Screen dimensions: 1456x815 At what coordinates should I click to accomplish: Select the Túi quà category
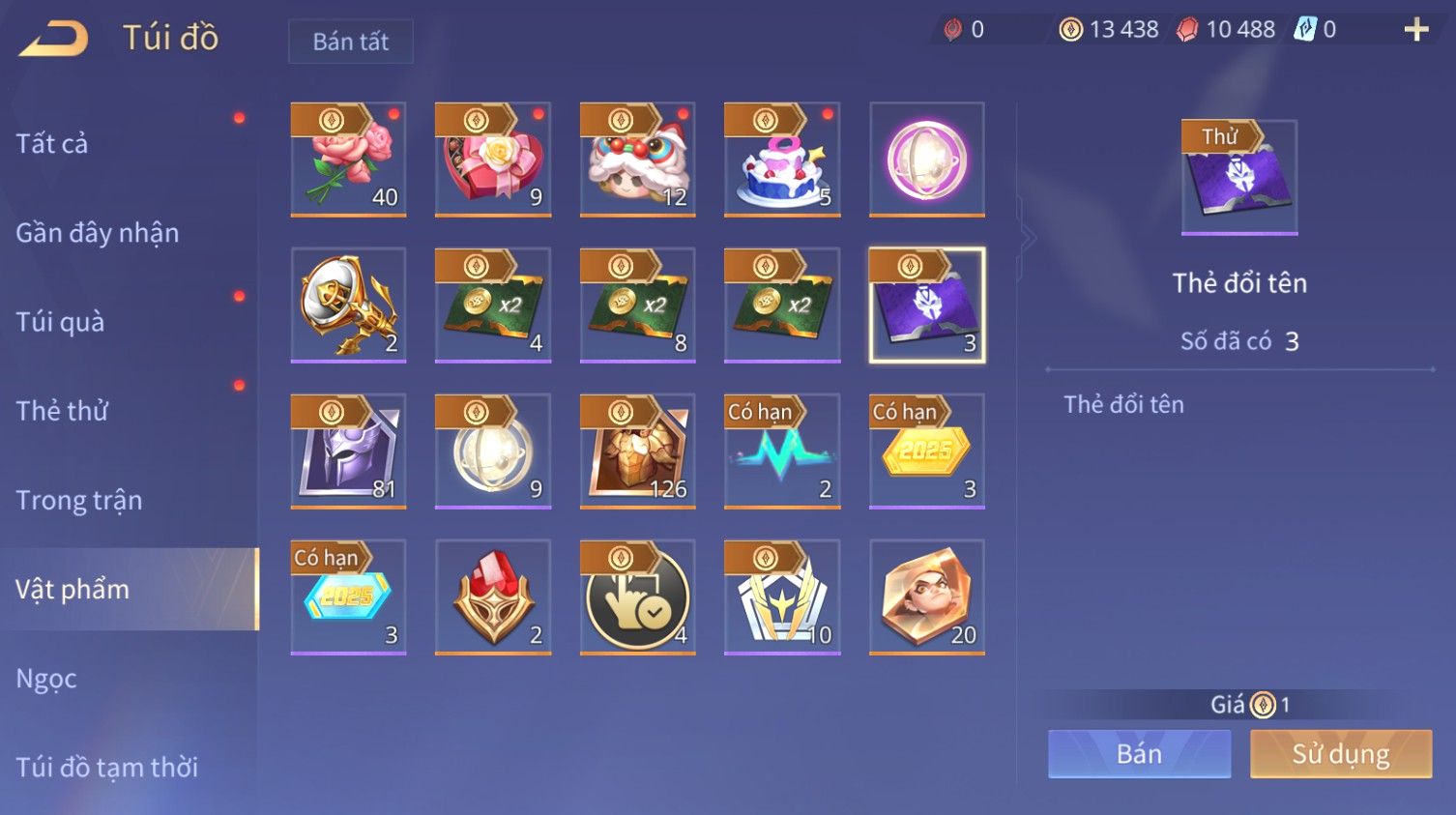[60, 322]
